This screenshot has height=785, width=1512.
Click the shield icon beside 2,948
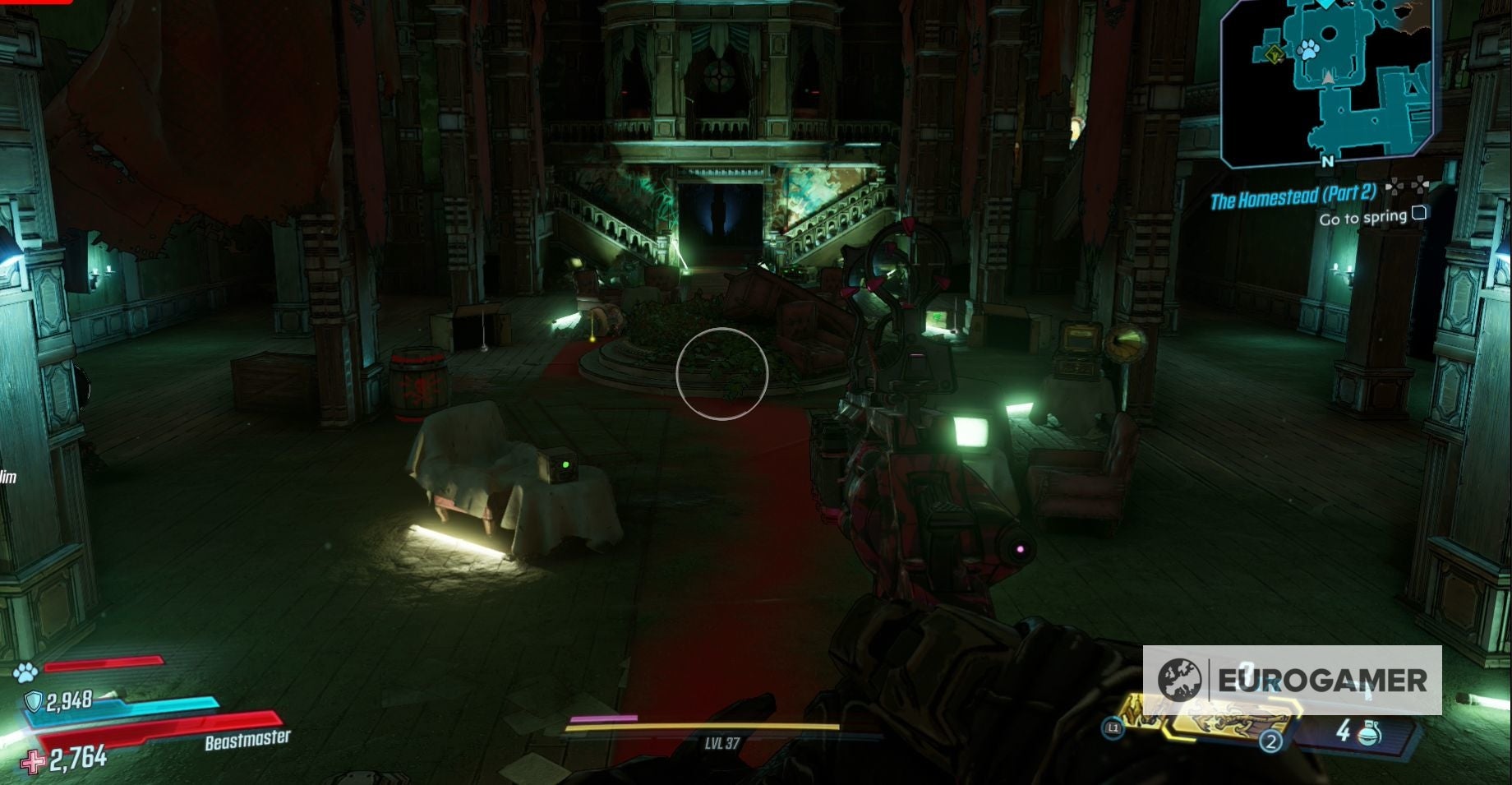pyautogui.click(x=32, y=700)
